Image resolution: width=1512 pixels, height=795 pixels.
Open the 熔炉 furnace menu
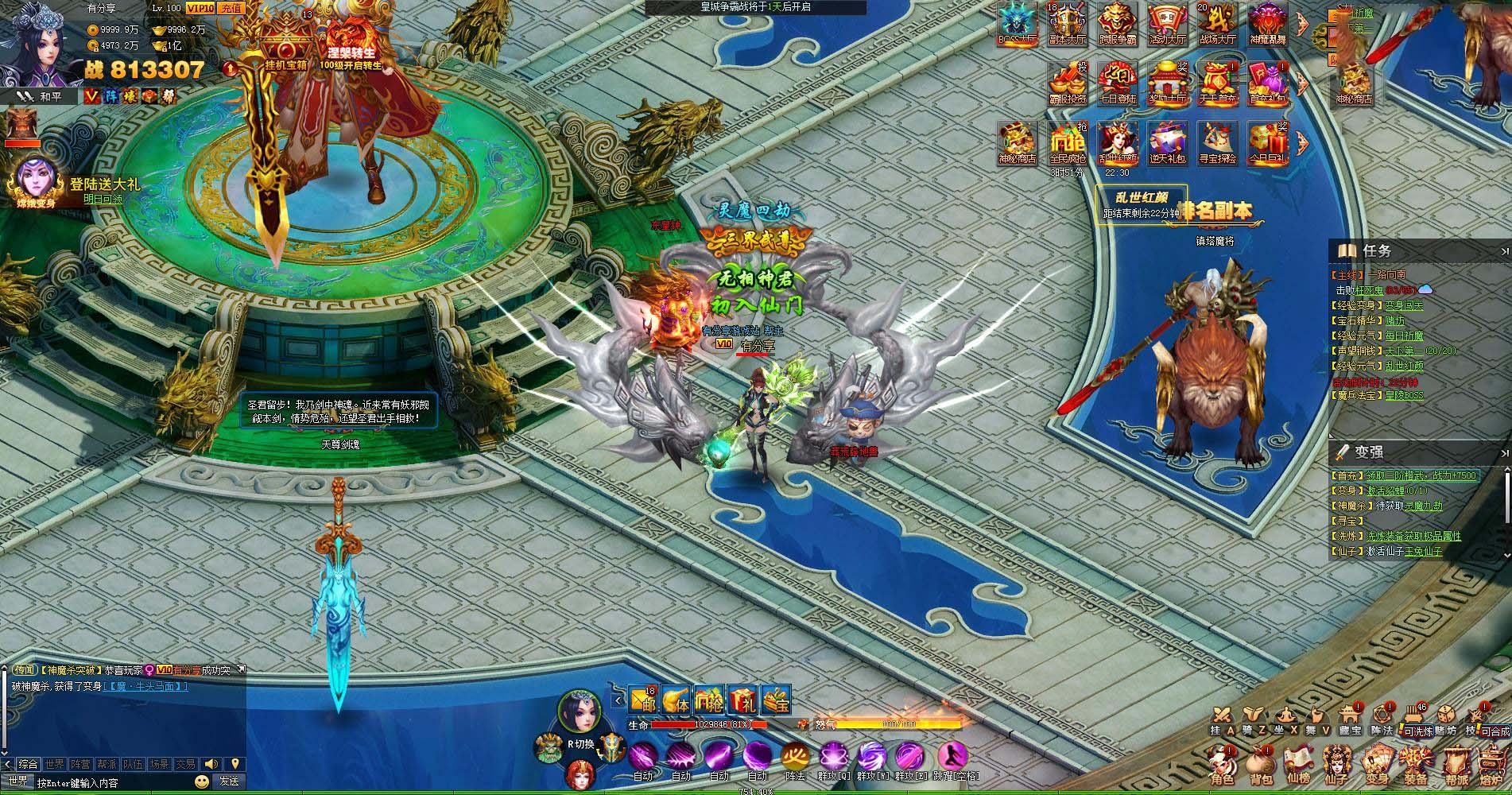coord(1493,766)
